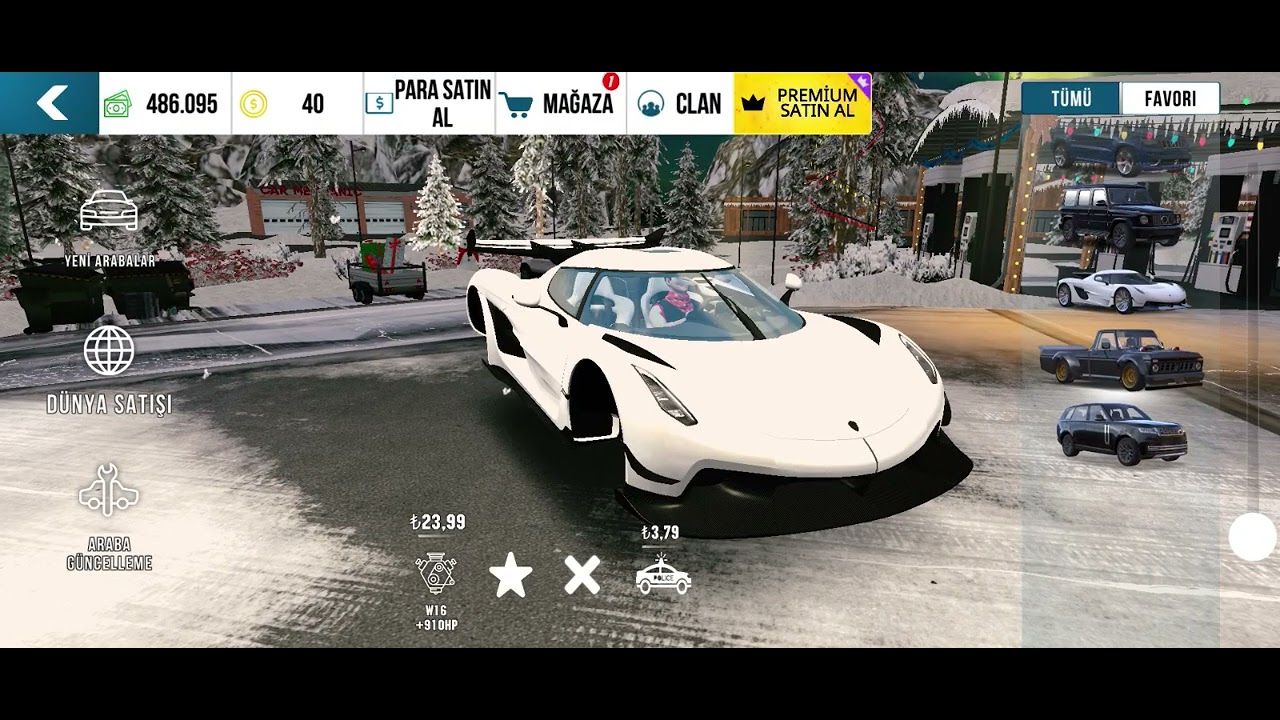Open Yeni Arabalar new cars
Viewport: 1280px width, 720px height.
click(x=109, y=225)
